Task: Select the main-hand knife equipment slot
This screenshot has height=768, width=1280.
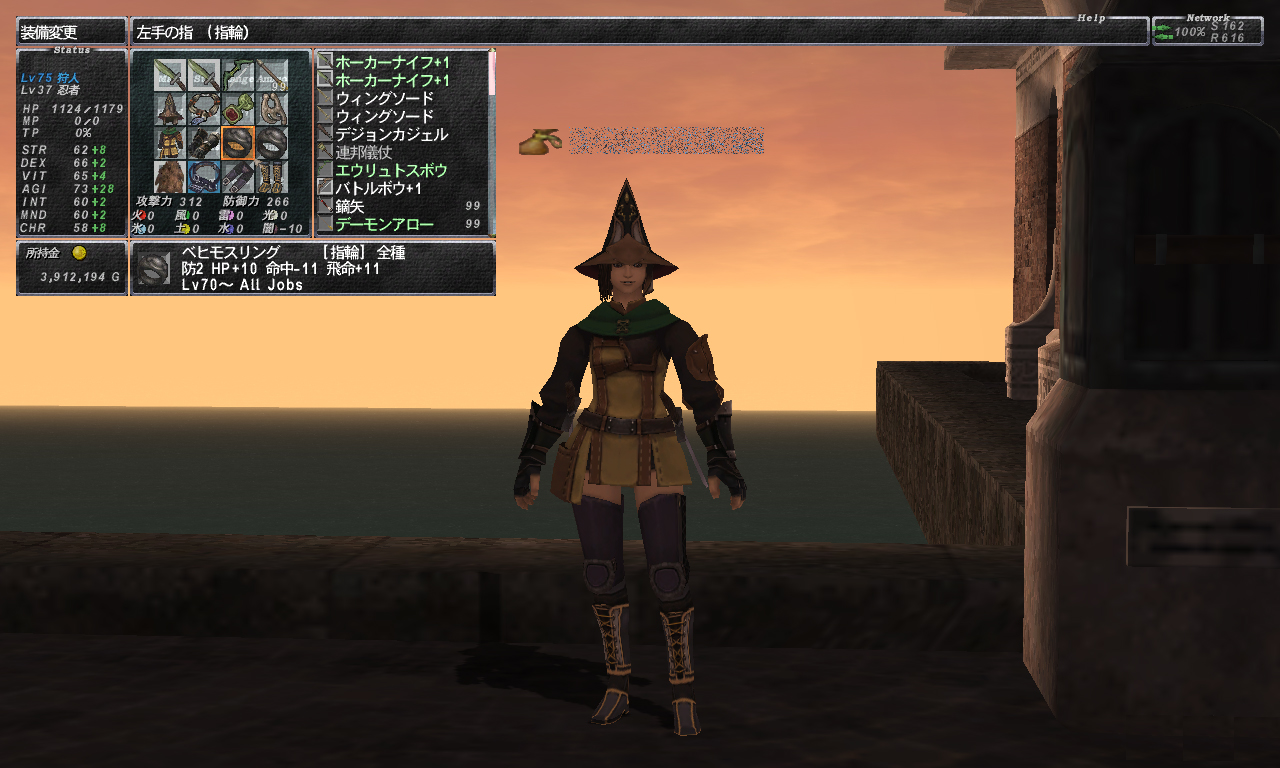Action: (x=170, y=76)
